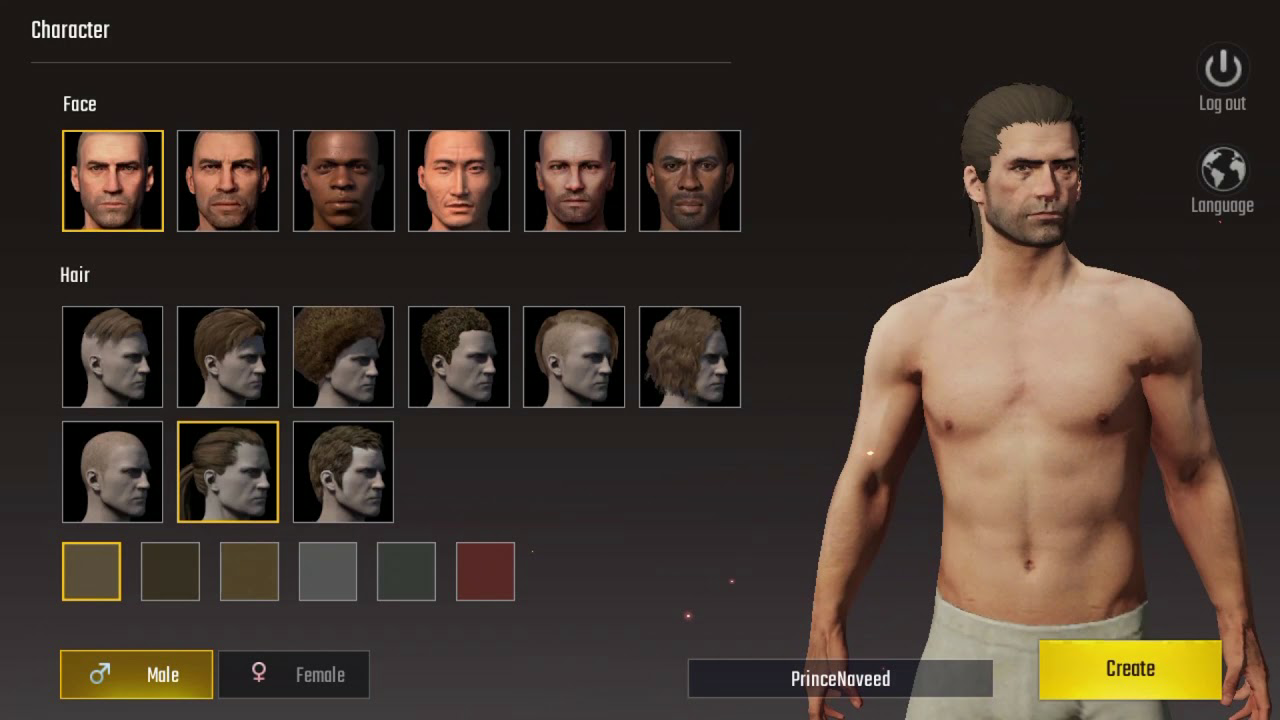Switch to the Female gender option

pos(294,674)
